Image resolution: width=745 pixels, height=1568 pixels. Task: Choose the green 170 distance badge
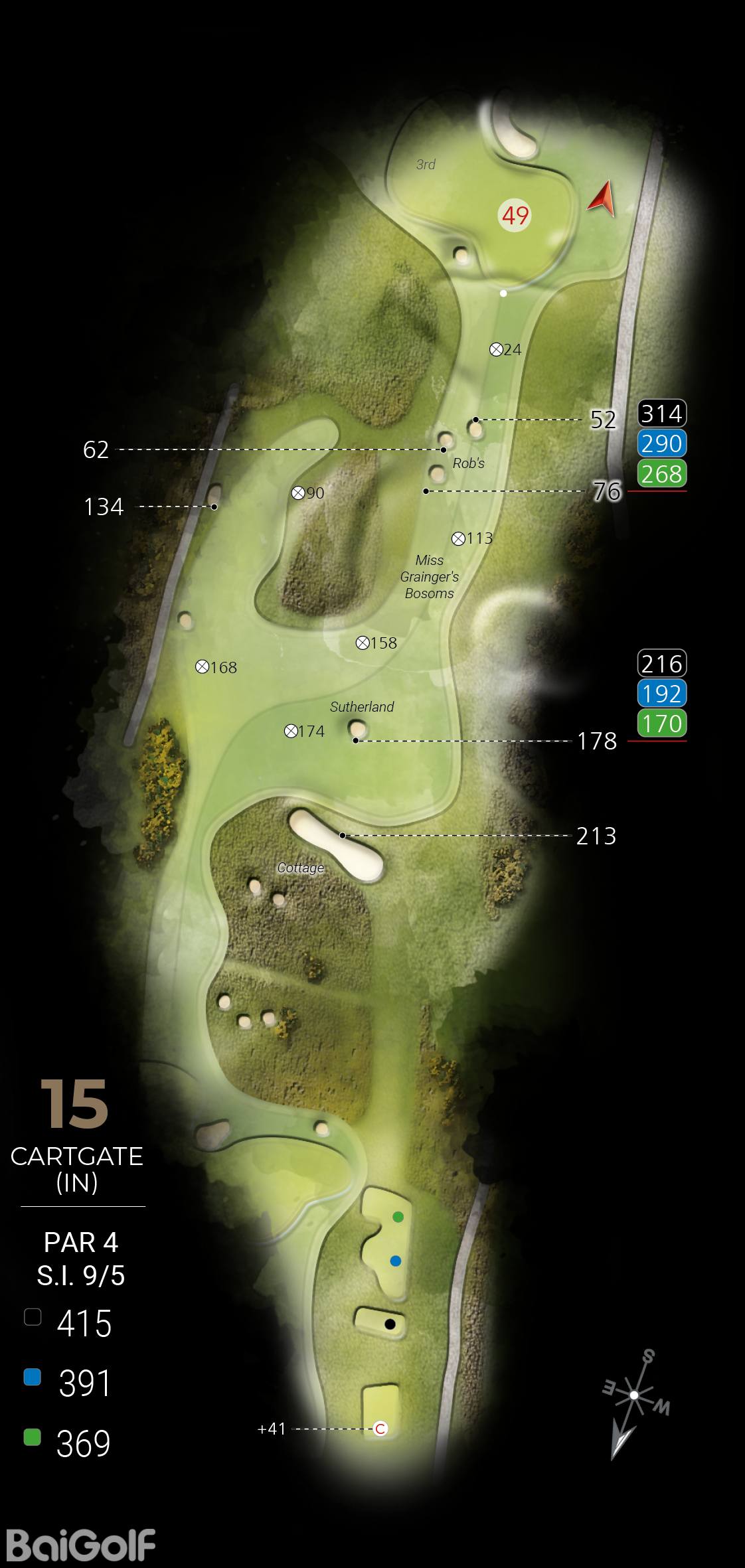(661, 724)
